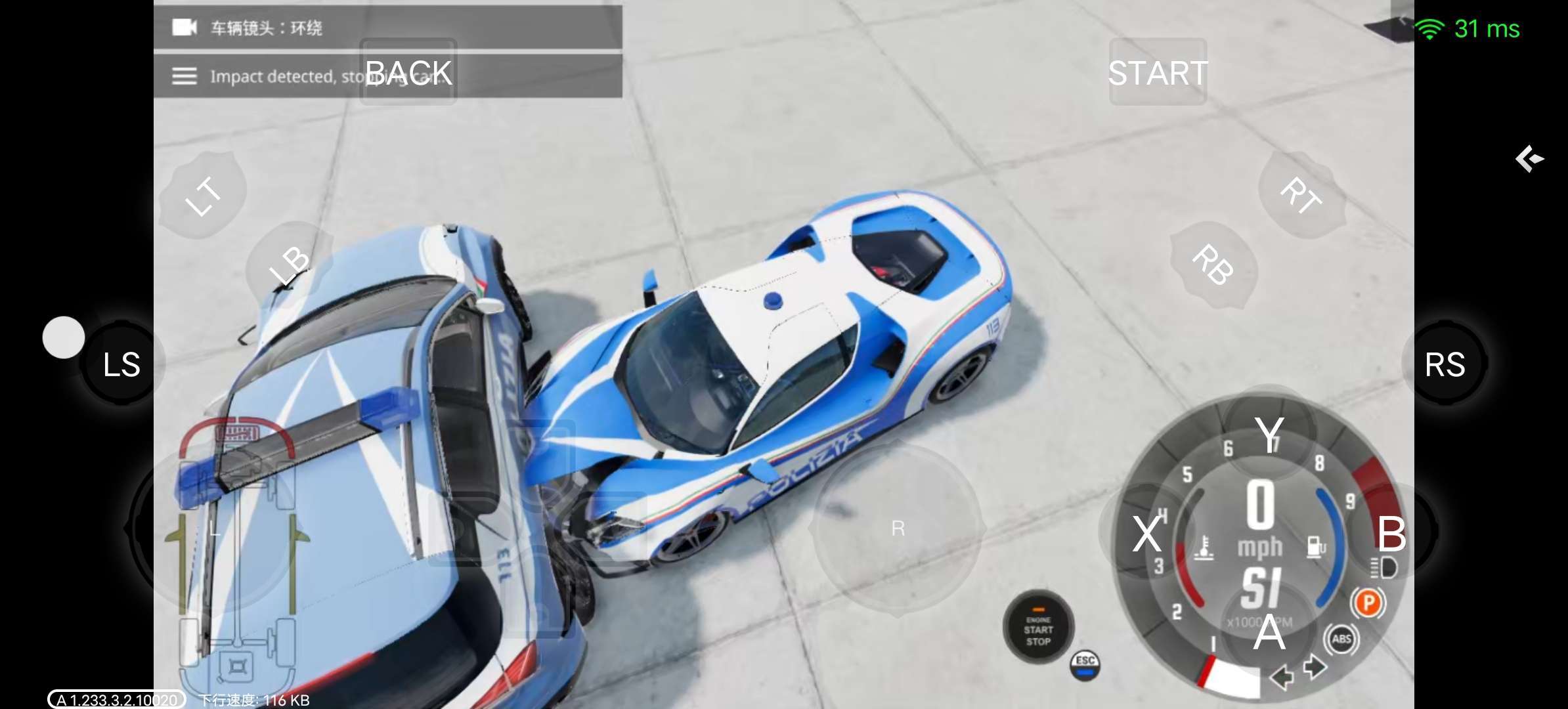The width and height of the screenshot is (1568, 709).
Task: Tap the LB bumper touch button
Action: click(x=289, y=265)
